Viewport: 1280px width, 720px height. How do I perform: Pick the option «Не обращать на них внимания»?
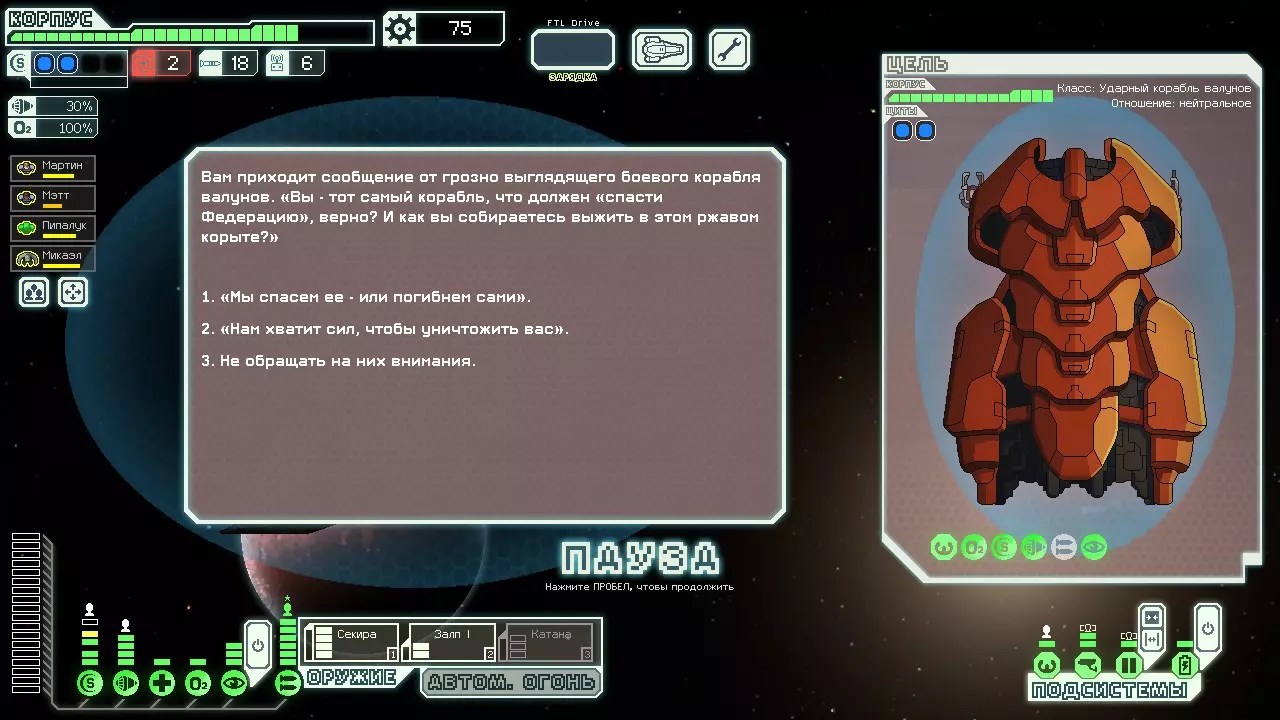point(338,361)
